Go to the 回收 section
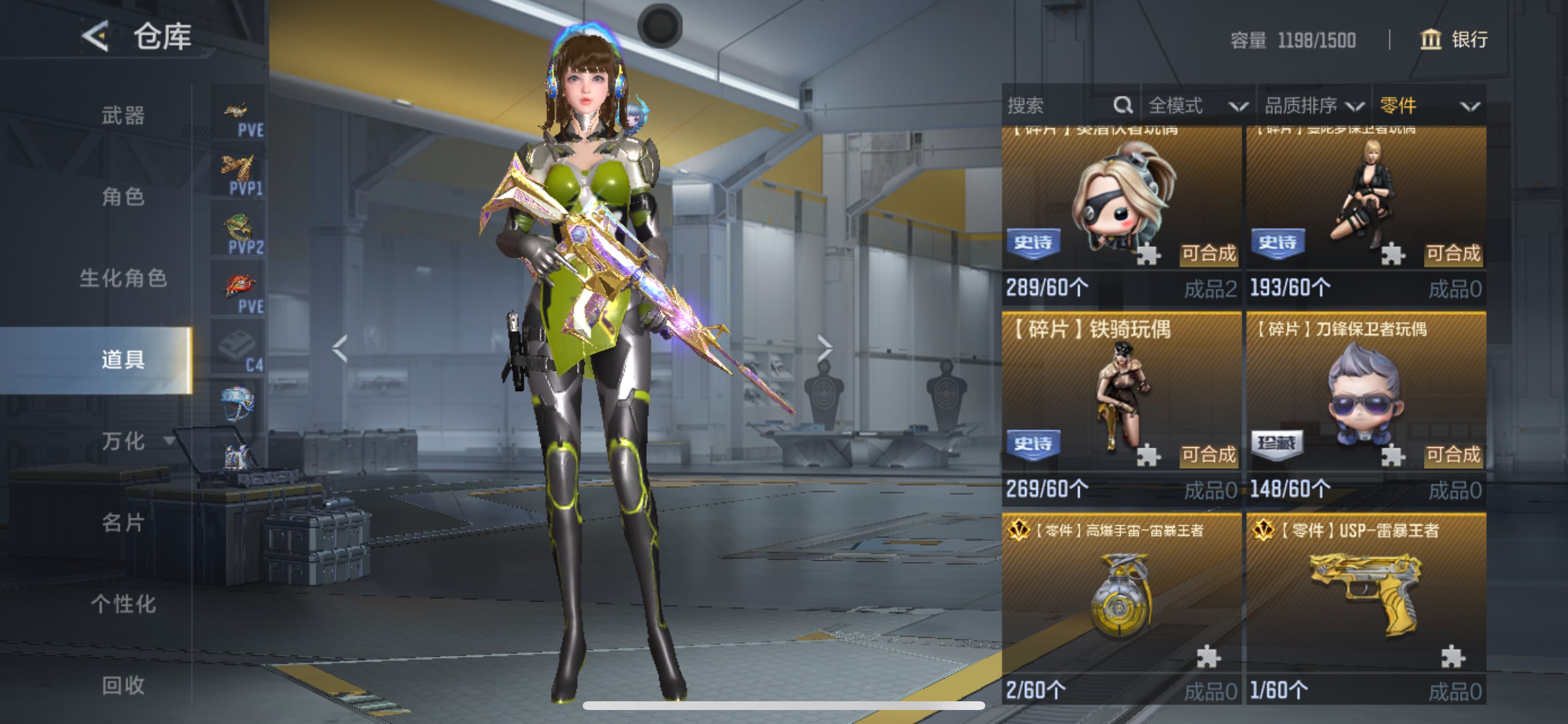This screenshot has width=1568, height=724. pos(123,686)
